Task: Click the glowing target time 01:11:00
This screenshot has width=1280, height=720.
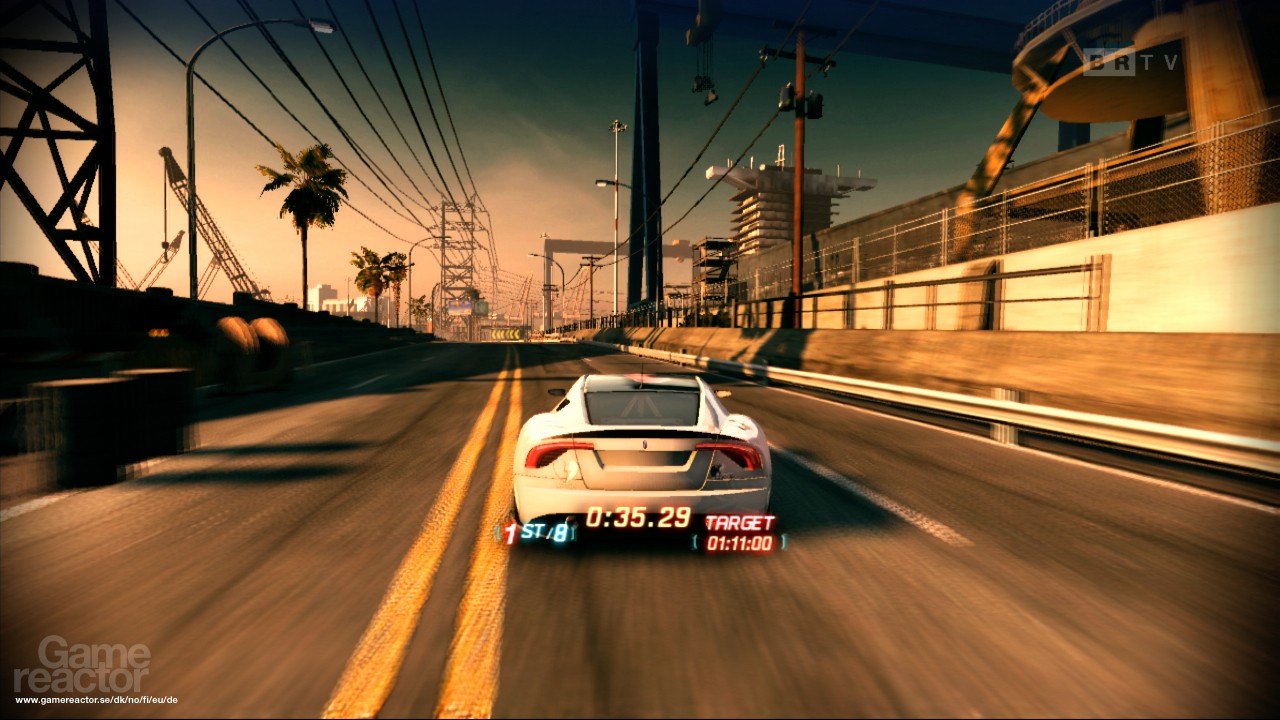Action: tap(742, 543)
